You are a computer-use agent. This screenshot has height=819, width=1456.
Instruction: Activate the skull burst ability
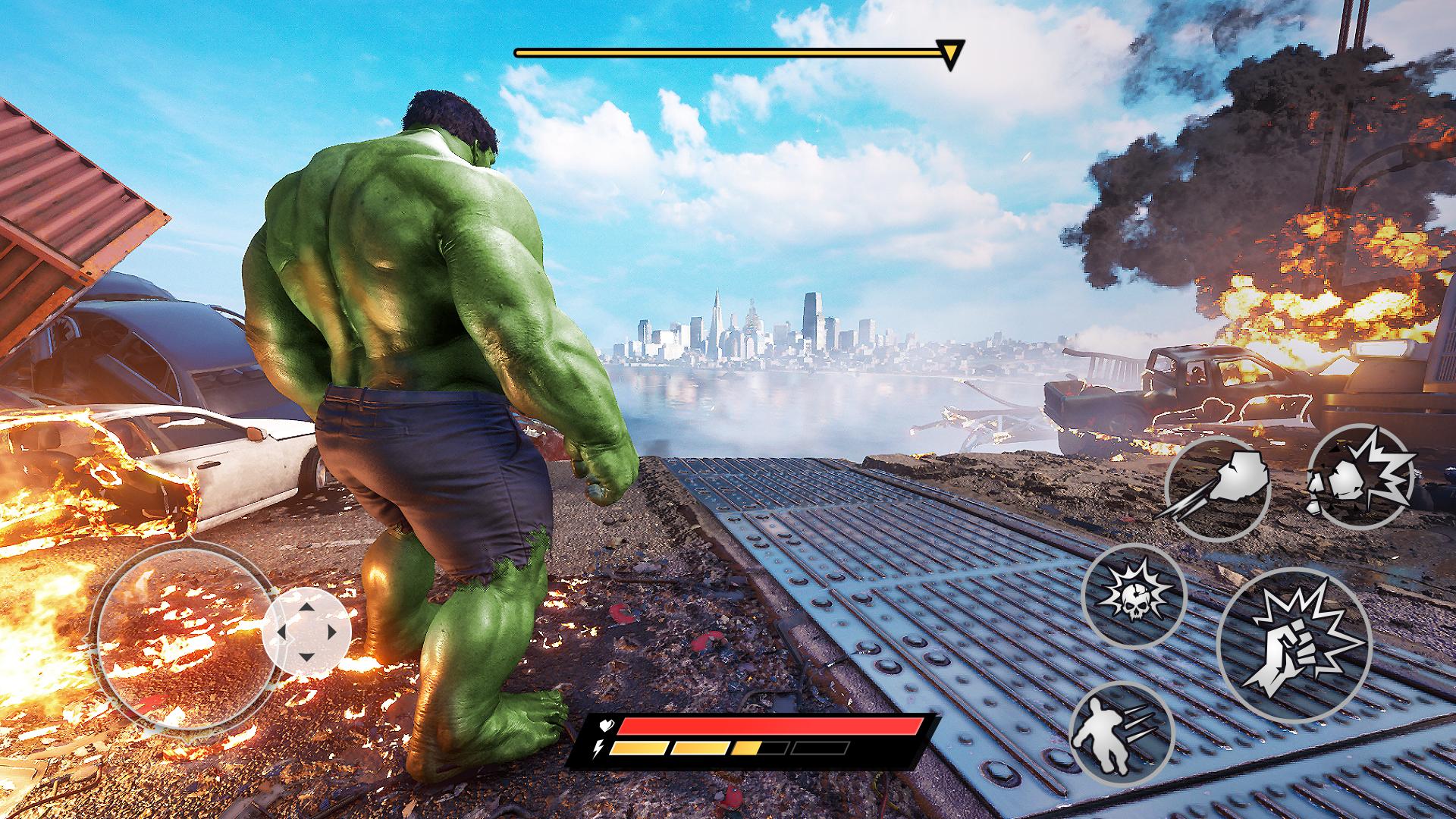(1133, 596)
